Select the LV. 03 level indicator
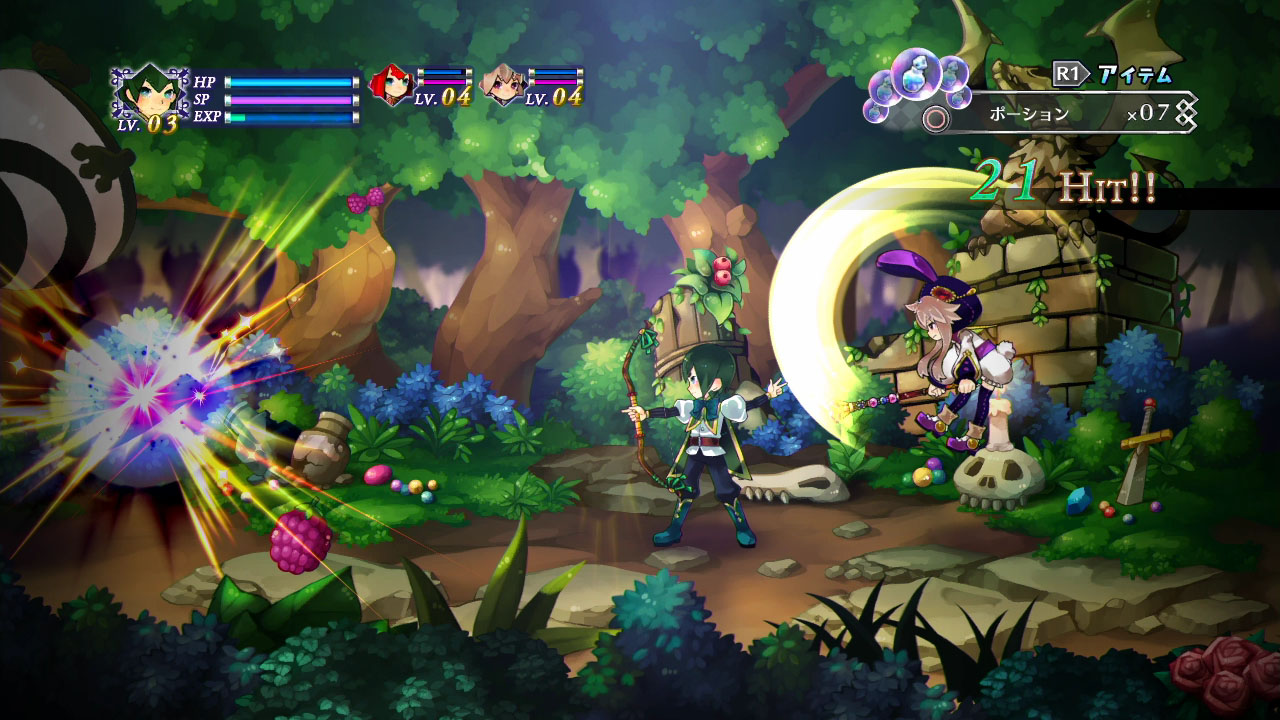The width and height of the screenshot is (1280, 720). tap(150, 124)
